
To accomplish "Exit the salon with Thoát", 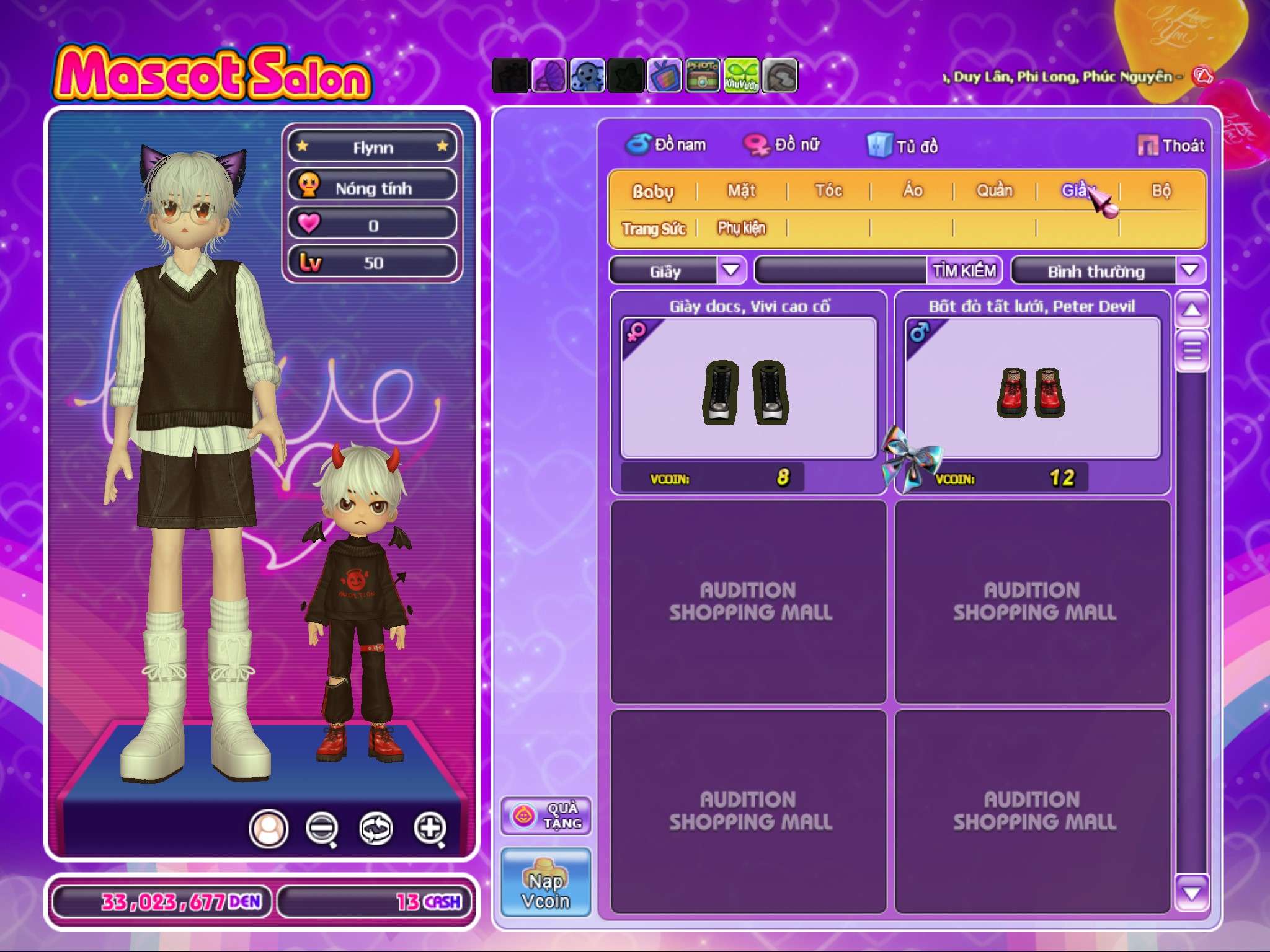I will [x=1171, y=146].
